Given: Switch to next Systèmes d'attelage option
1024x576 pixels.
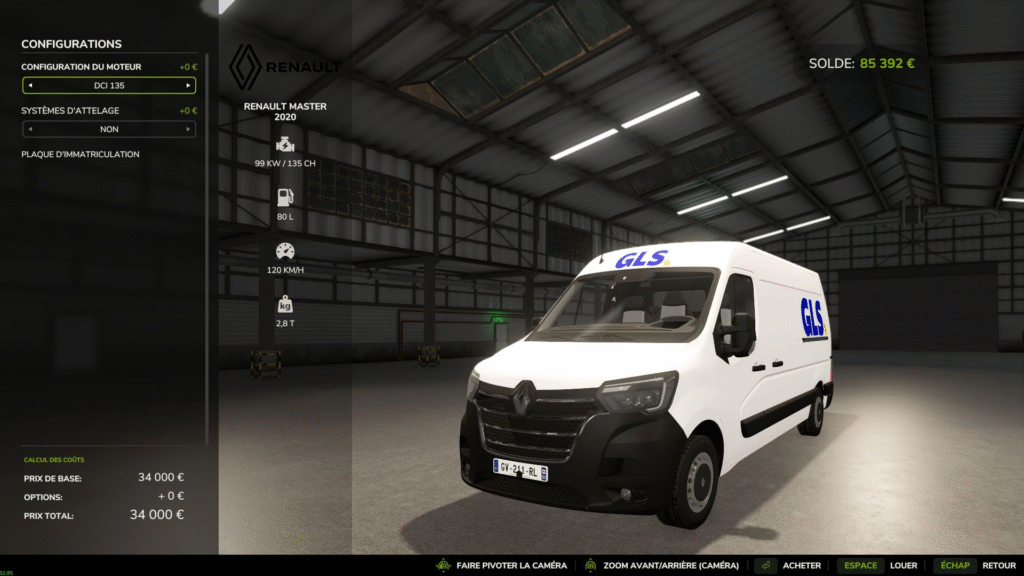Looking at the screenshot, I should click(188, 129).
